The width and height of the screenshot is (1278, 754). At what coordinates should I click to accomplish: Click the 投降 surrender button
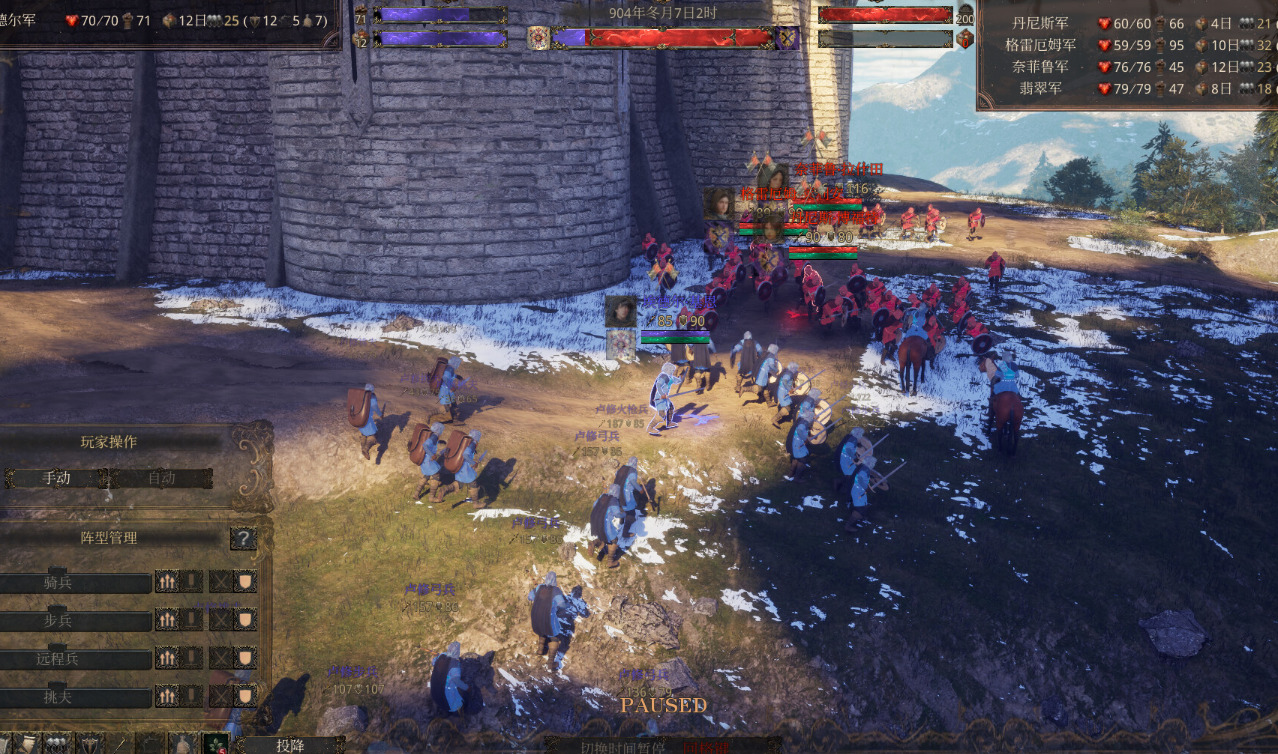point(290,745)
